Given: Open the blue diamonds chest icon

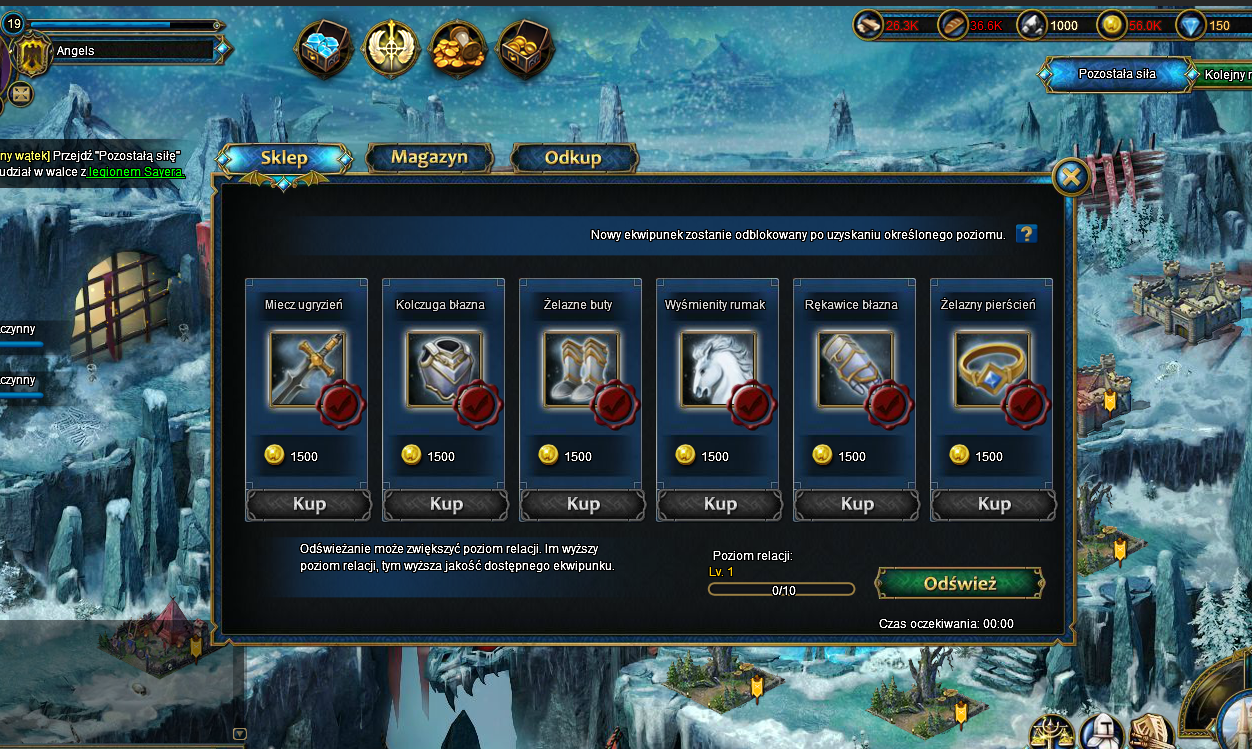Looking at the screenshot, I should (x=323, y=48).
